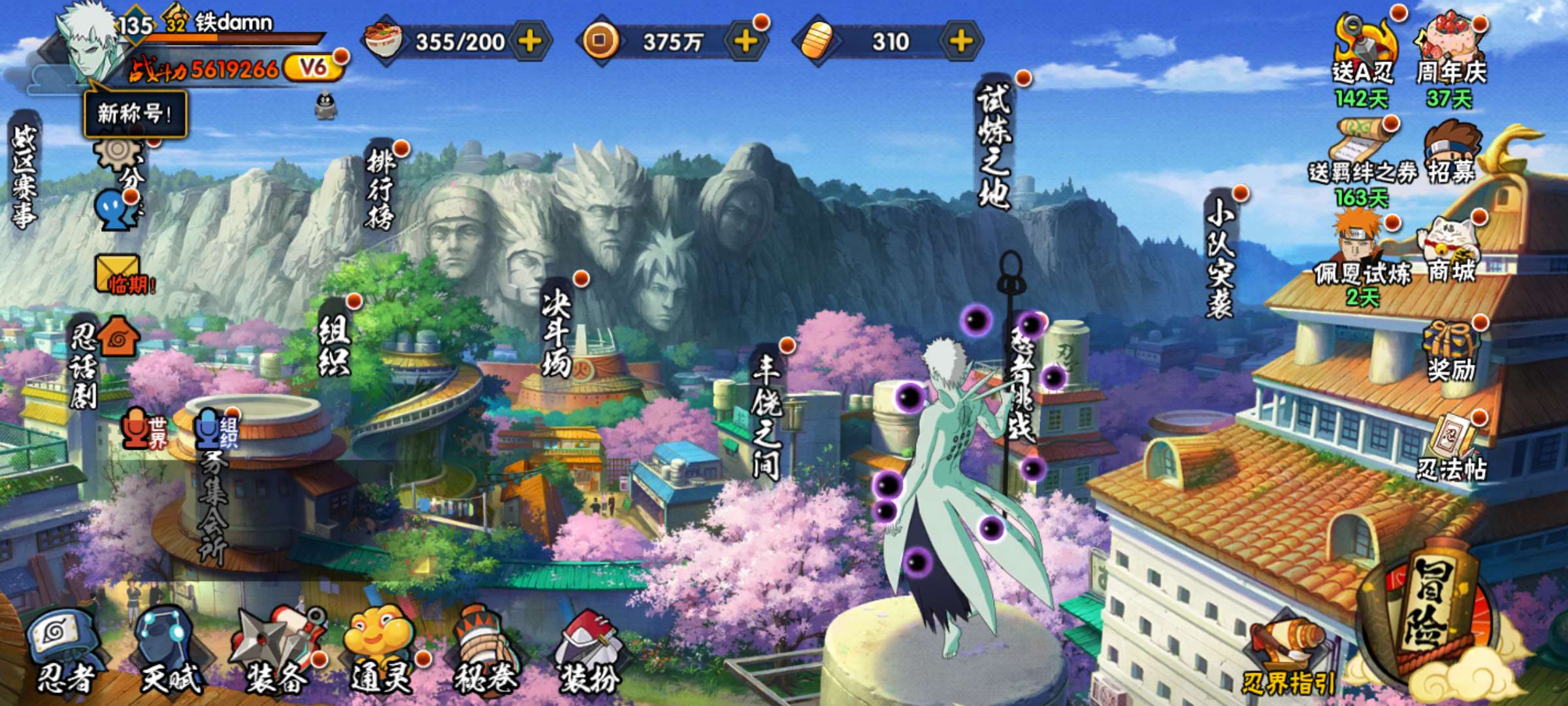Image resolution: width=1568 pixels, height=706 pixels.
Task: Enter 试炼之地 trial grounds
Action: click(994, 145)
